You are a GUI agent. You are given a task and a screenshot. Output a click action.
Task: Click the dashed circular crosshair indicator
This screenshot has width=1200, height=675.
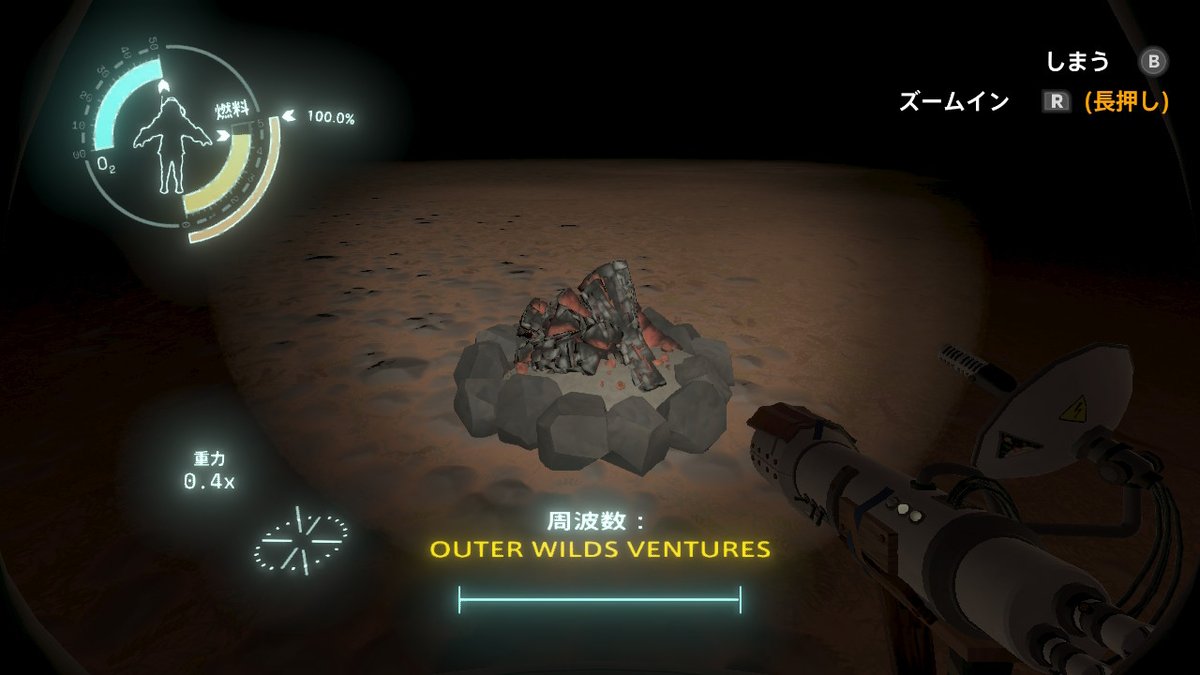click(301, 540)
